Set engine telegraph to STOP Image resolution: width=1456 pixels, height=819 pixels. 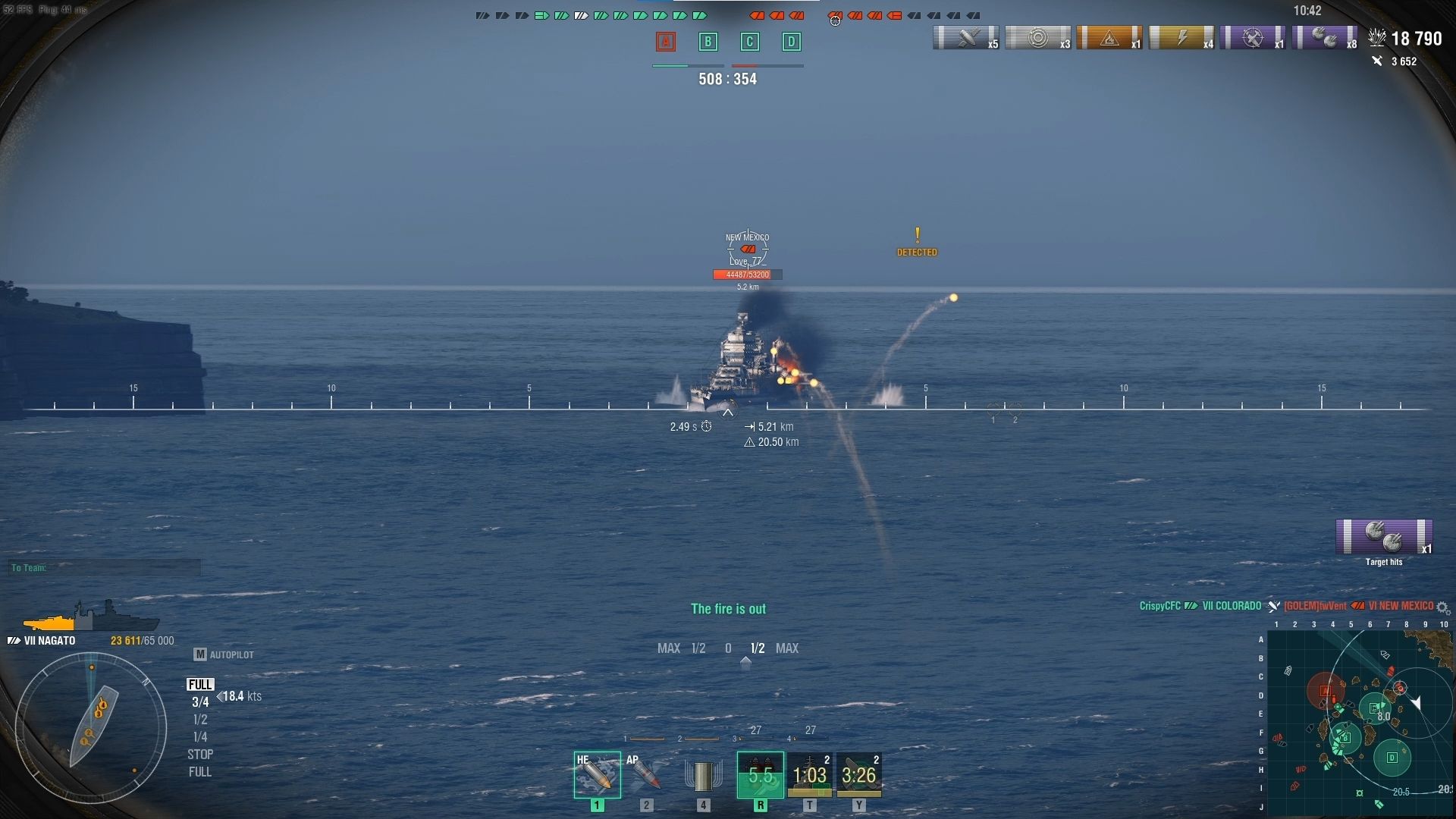tap(200, 755)
